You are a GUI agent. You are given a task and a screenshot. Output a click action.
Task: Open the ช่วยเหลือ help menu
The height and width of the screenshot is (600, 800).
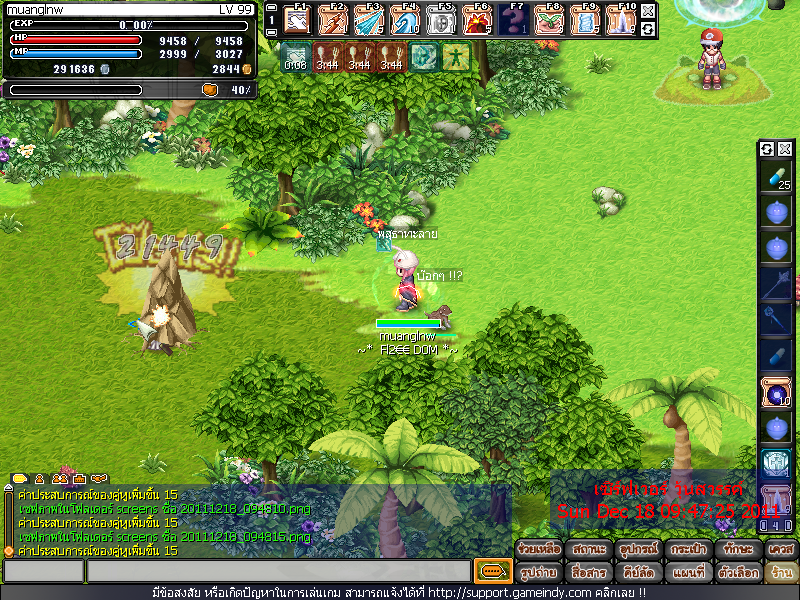click(x=539, y=549)
